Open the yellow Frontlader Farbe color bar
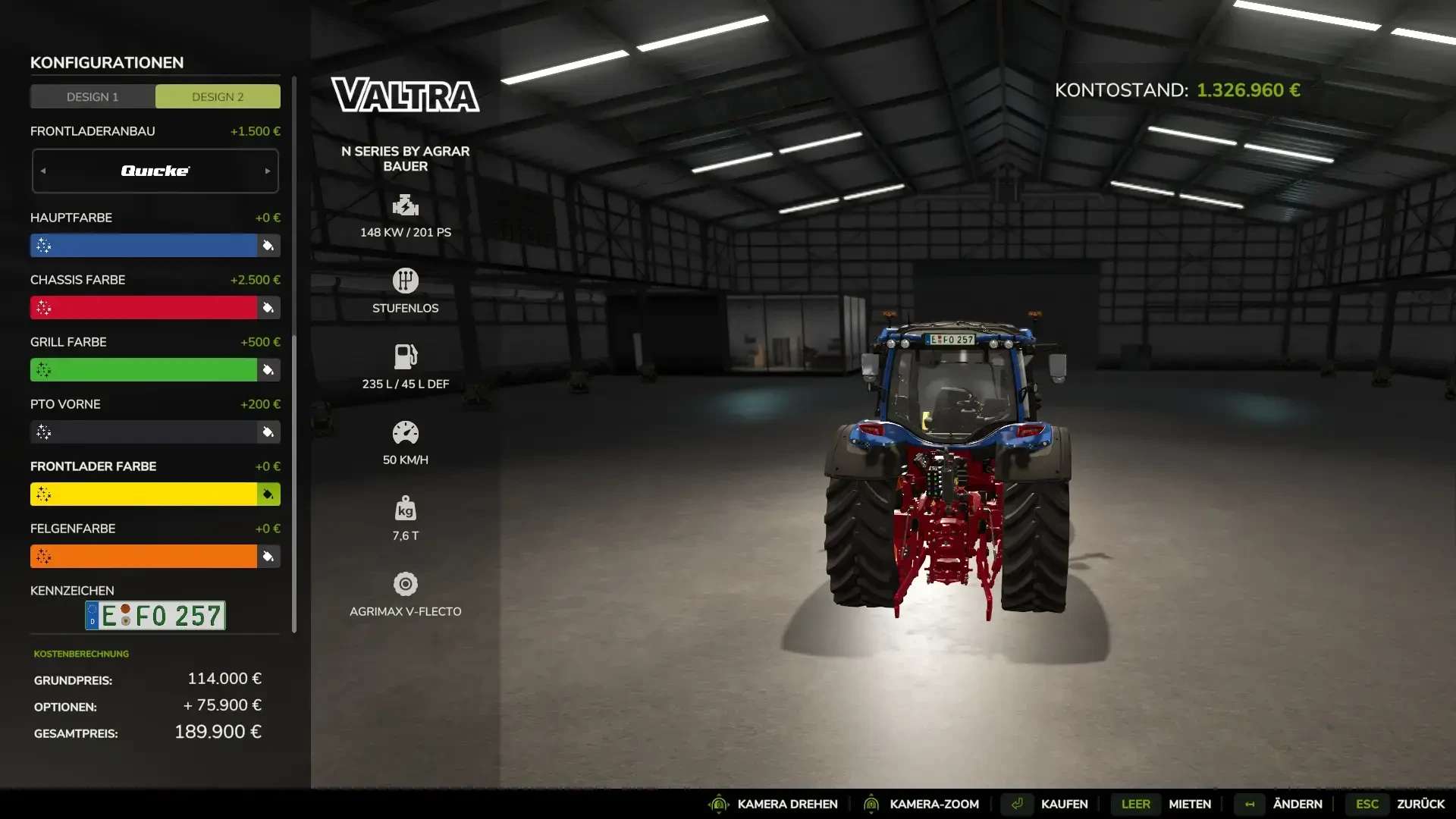This screenshot has width=1456, height=819. 144,494
